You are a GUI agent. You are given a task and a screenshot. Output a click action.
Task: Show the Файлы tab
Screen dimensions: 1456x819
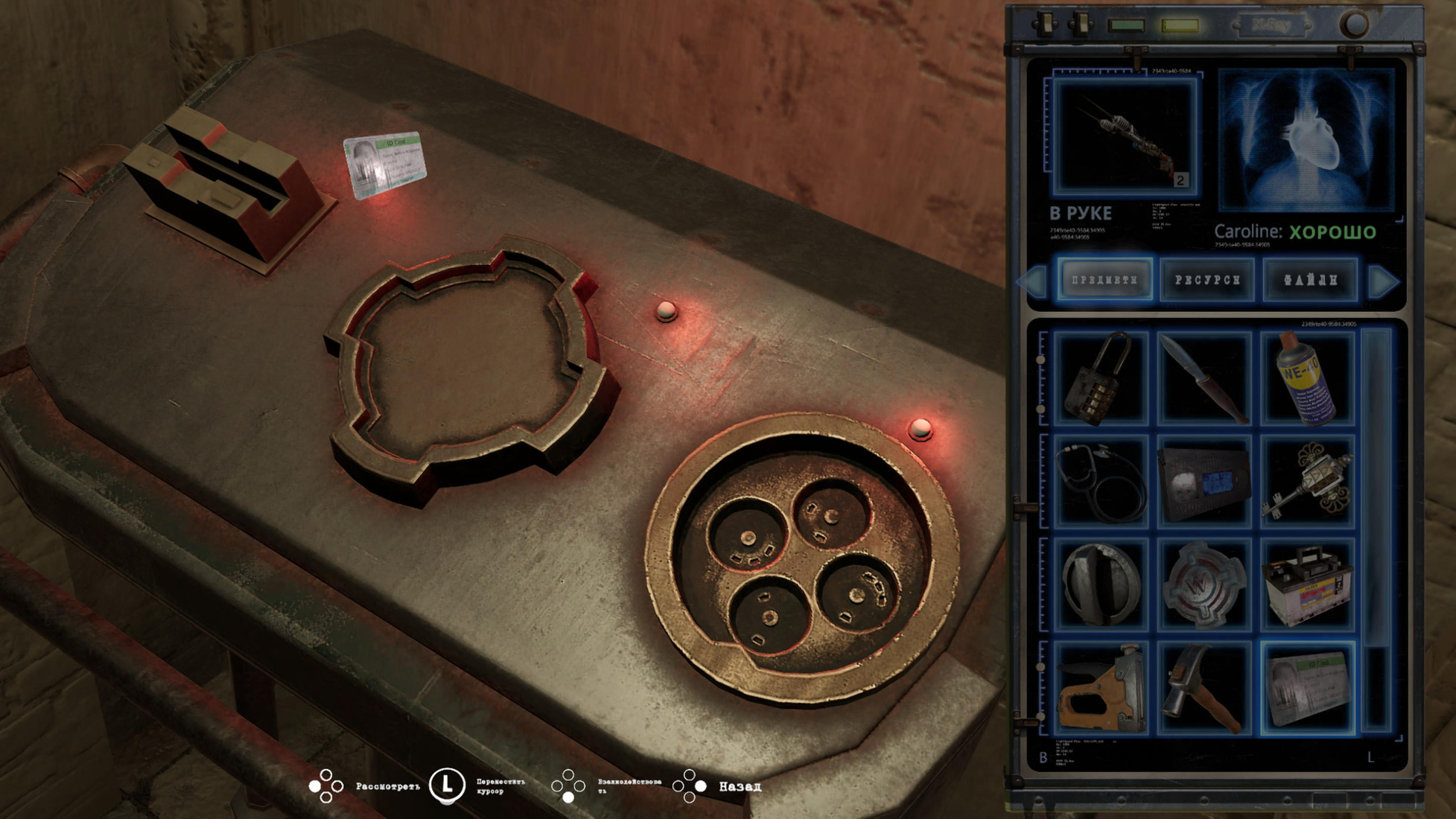pos(1310,280)
